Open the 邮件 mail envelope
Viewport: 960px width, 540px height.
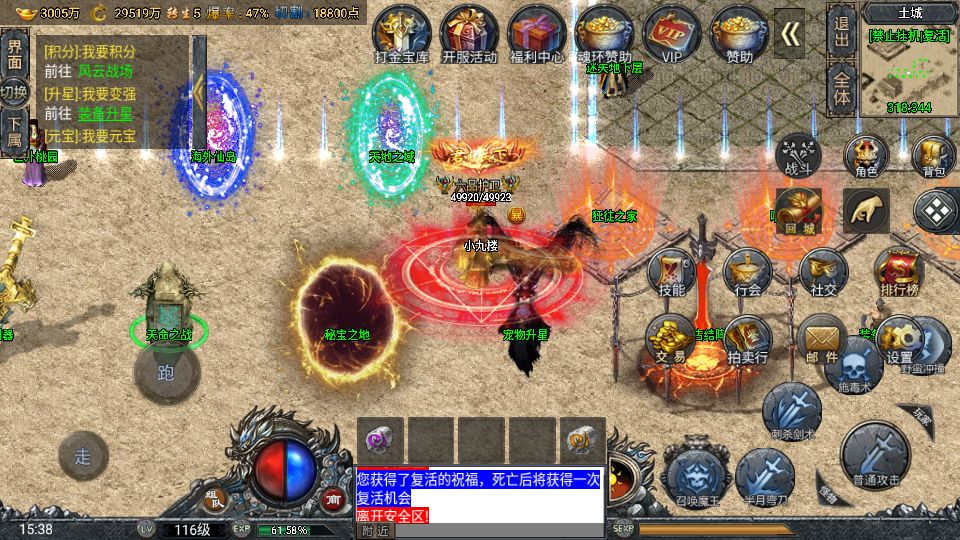point(822,340)
